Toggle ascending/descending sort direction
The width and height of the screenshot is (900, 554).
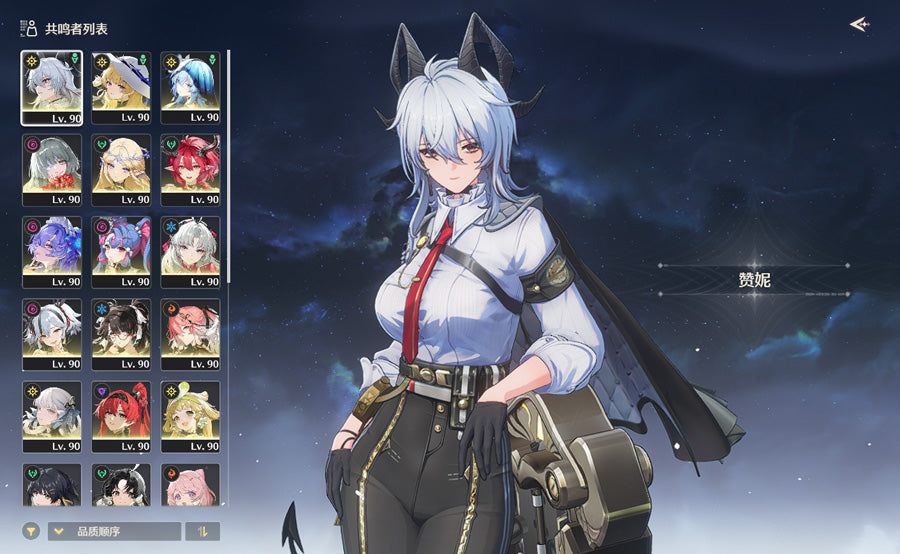coord(203,531)
